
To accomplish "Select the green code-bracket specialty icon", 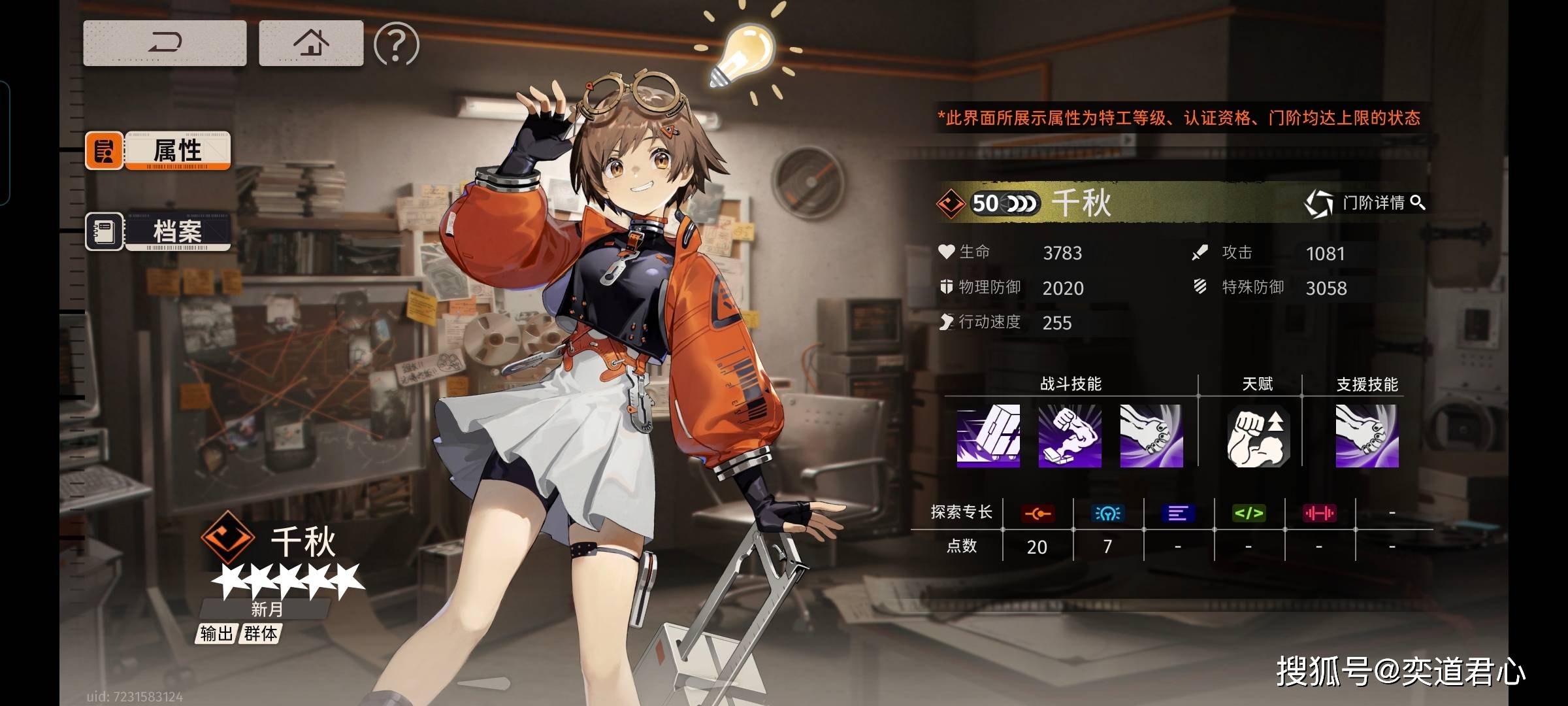I will 1249,514.
